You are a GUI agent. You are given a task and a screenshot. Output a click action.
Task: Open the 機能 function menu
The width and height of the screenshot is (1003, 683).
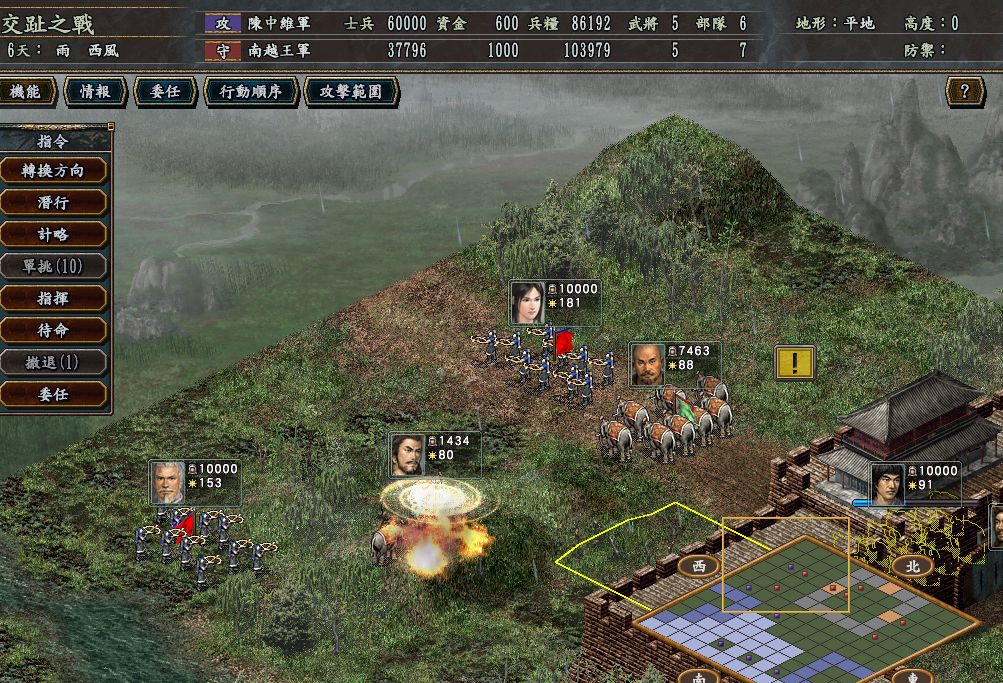(26, 92)
